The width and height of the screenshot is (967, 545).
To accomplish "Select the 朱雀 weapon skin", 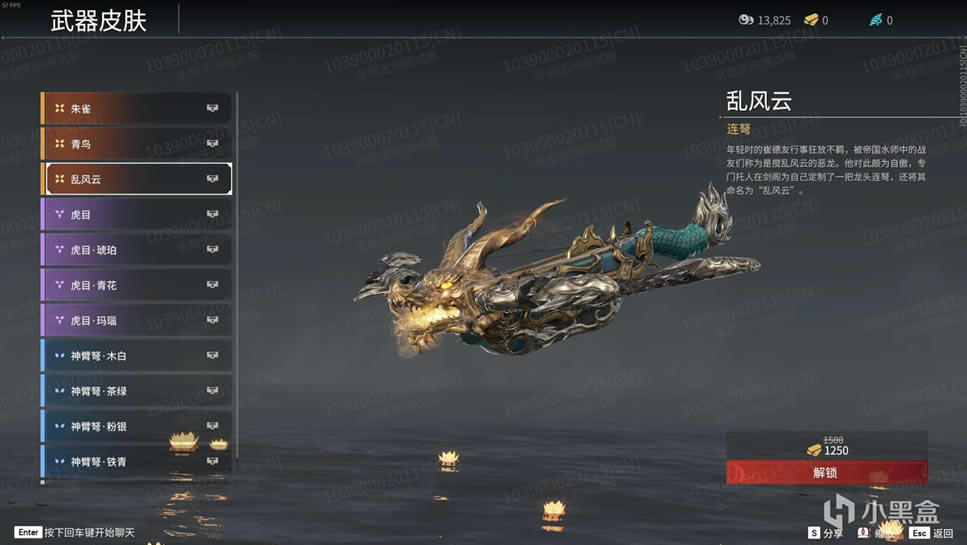I will point(136,108).
